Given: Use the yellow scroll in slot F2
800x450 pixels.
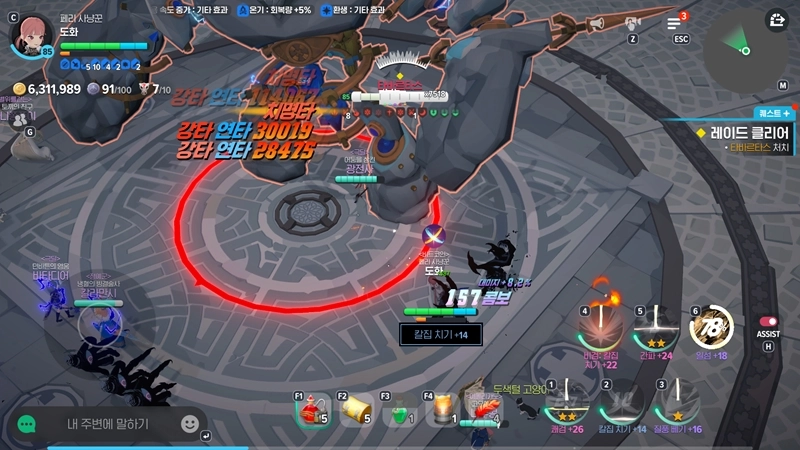Looking at the screenshot, I should coord(356,410).
